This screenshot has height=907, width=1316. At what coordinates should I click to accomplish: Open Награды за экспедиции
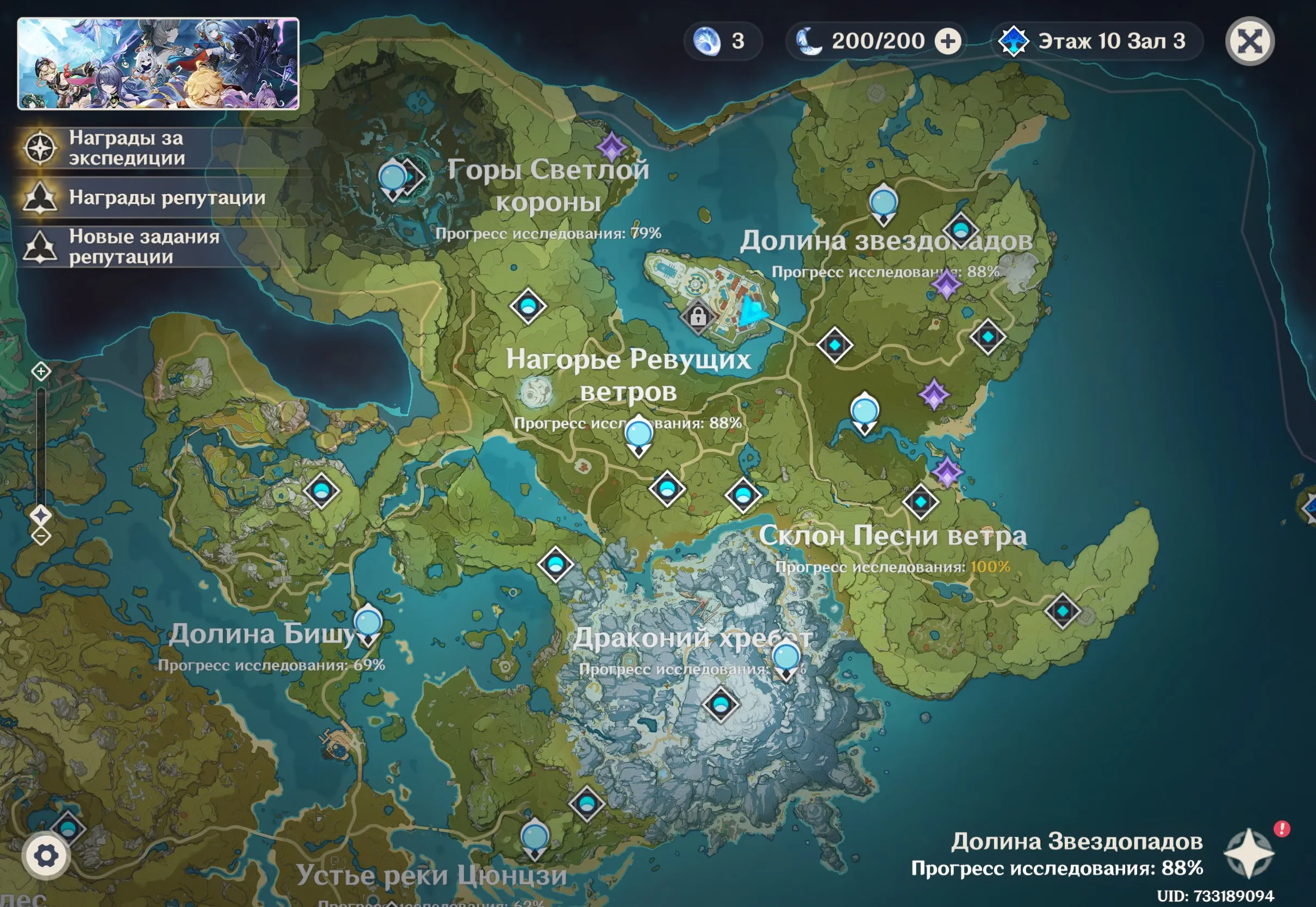point(126,148)
